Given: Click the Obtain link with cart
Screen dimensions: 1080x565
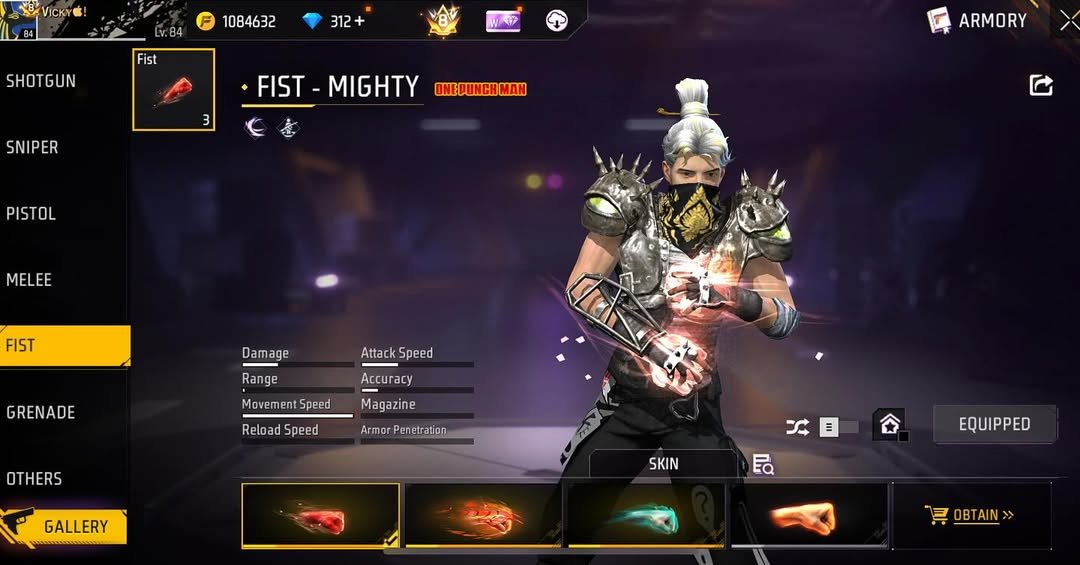Looking at the screenshot, I should click(x=970, y=516).
